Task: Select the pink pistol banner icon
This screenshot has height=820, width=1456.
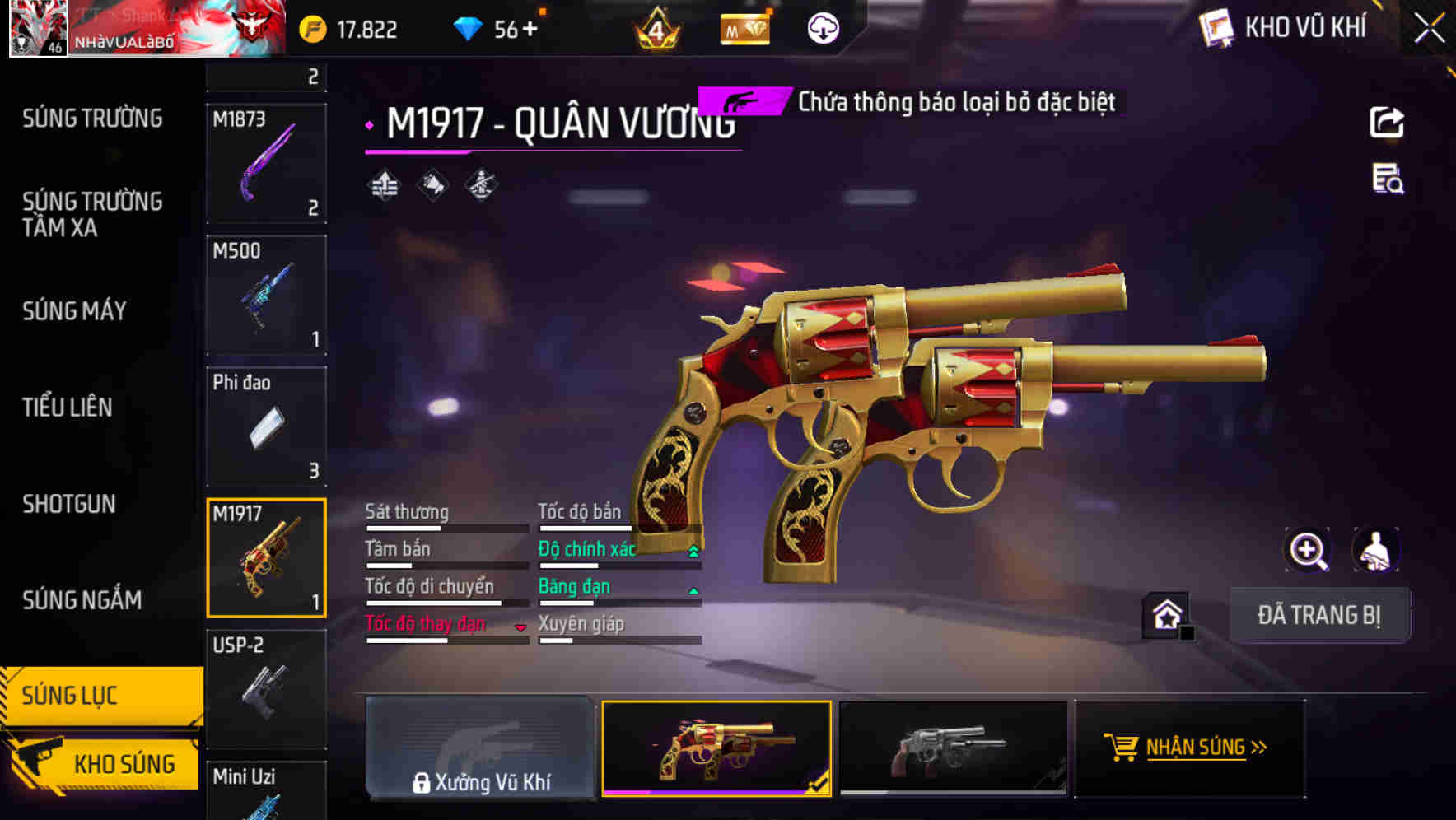Action: click(x=740, y=102)
